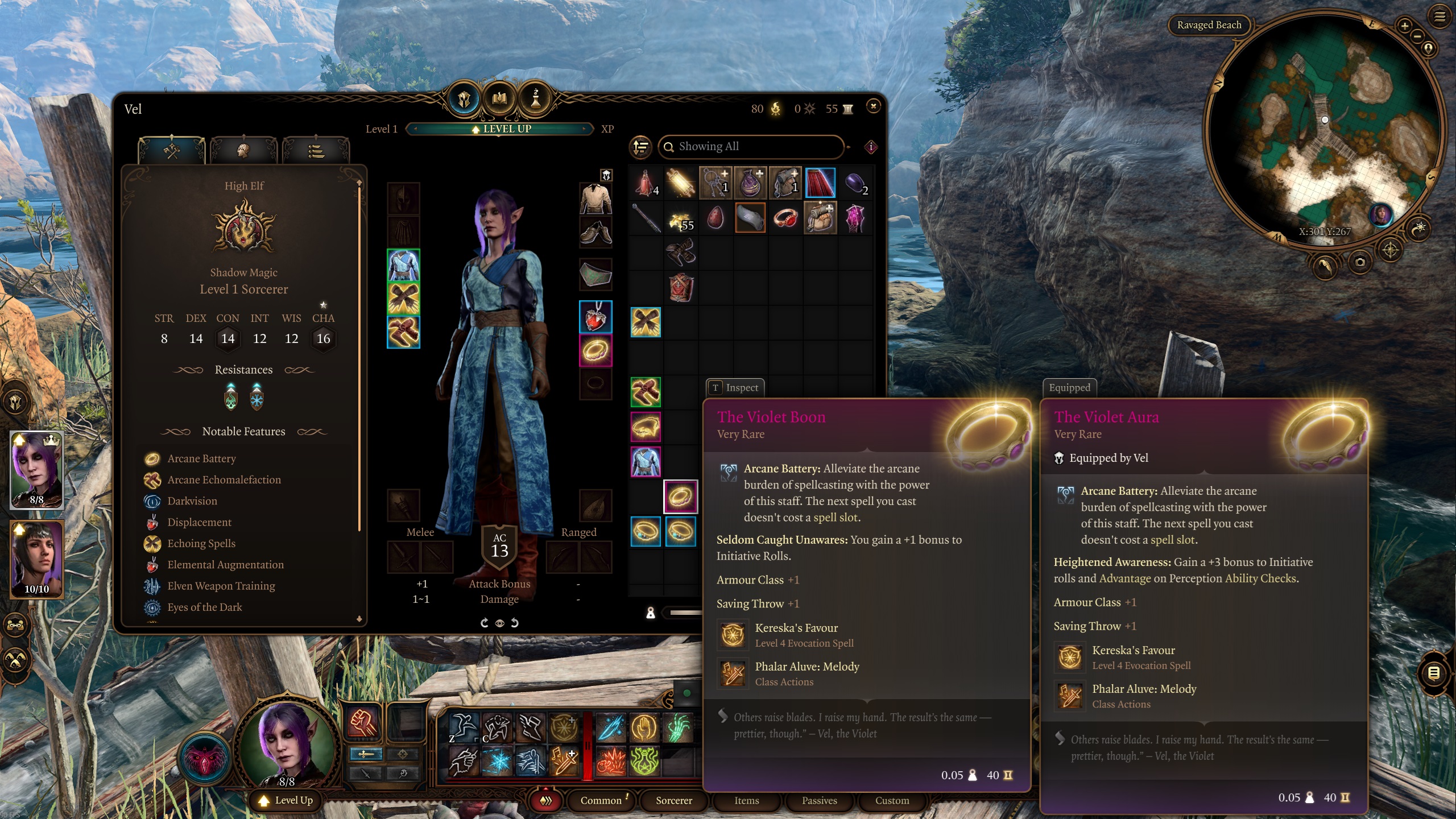Close the character sheet window
The height and width of the screenshot is (819, 1456).
[x=873, y=106]
